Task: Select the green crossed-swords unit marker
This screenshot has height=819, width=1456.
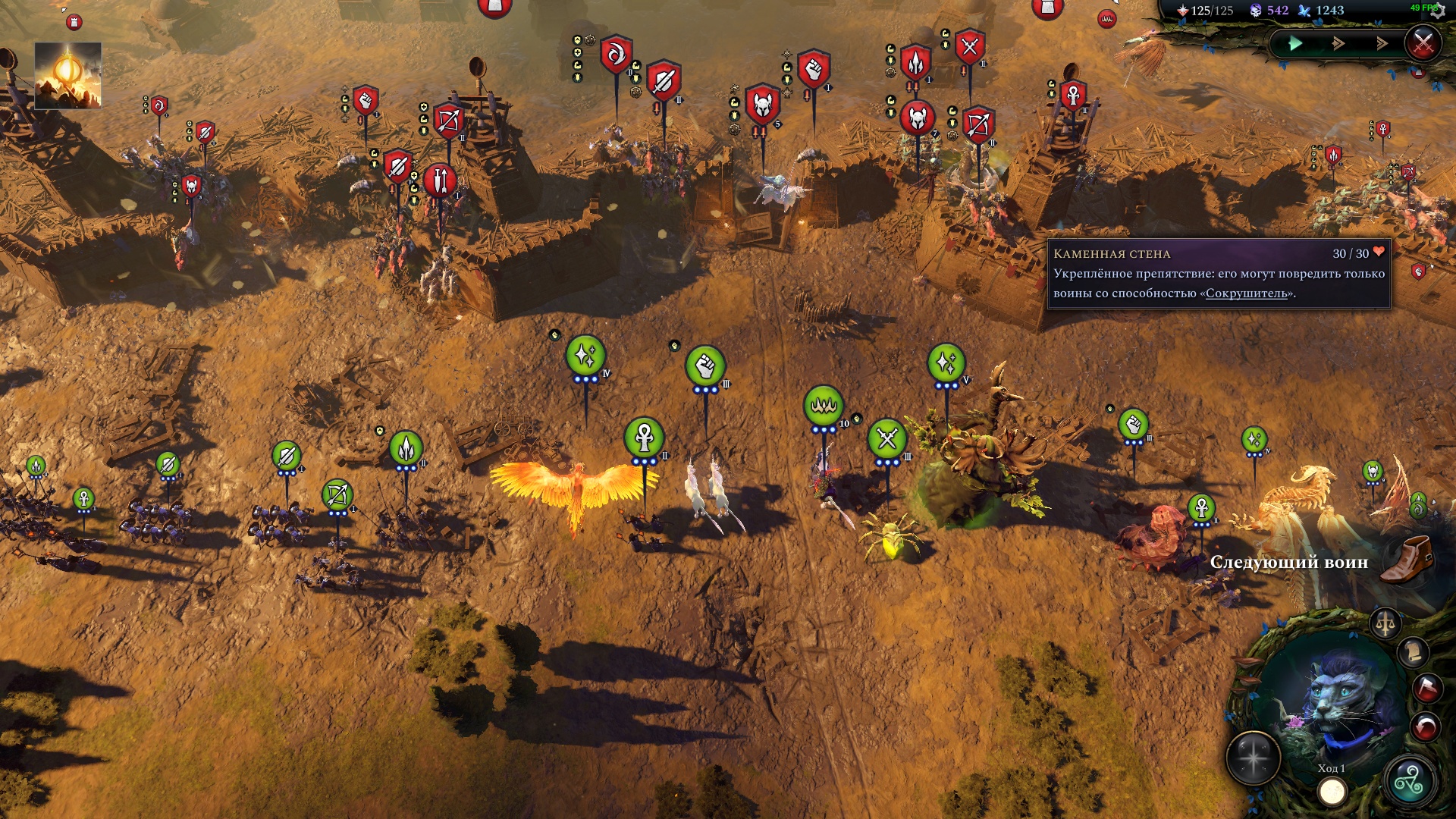Action: [x=887, y=438]
